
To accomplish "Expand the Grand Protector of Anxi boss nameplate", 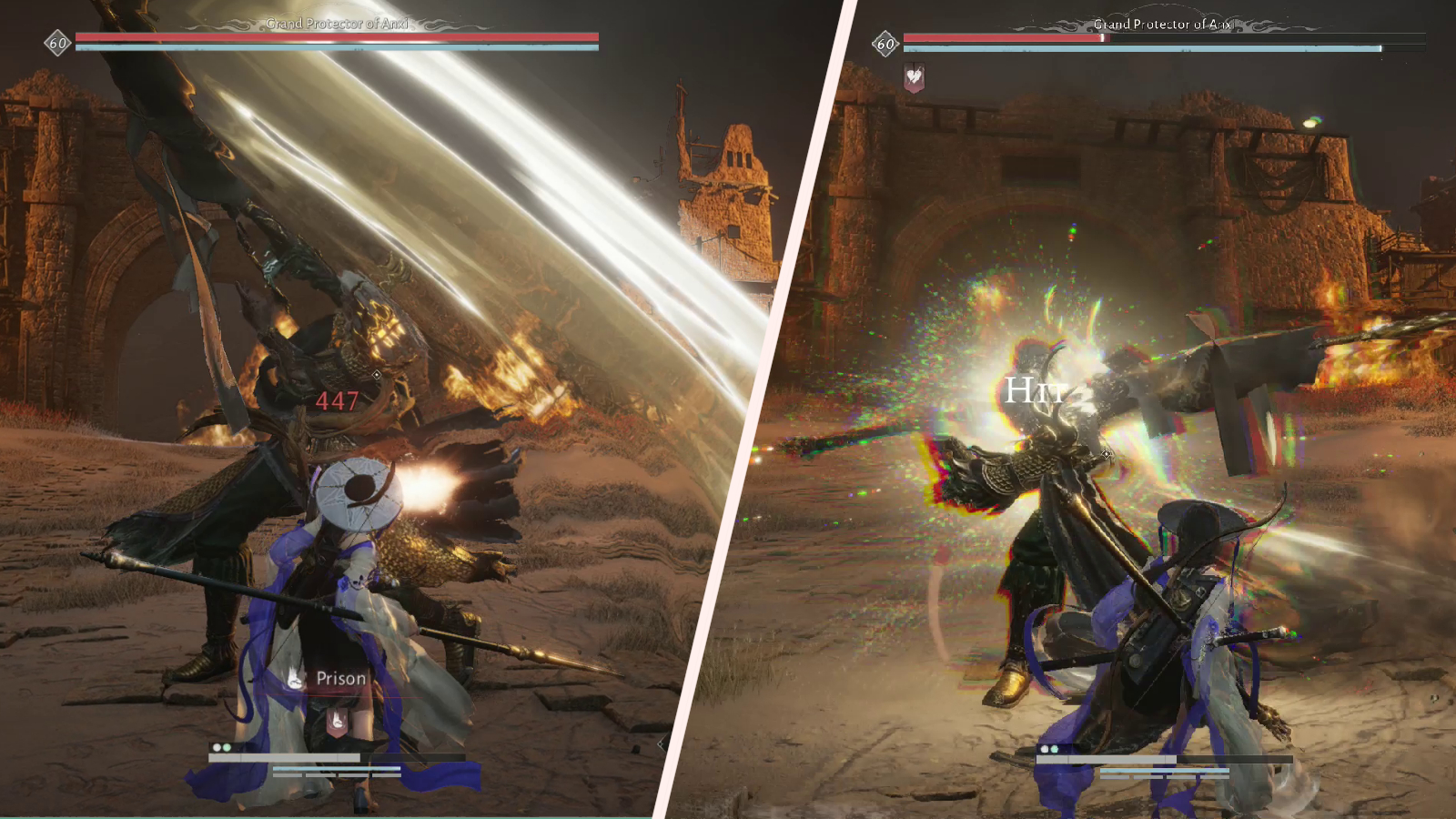I will tap(339, 24).
